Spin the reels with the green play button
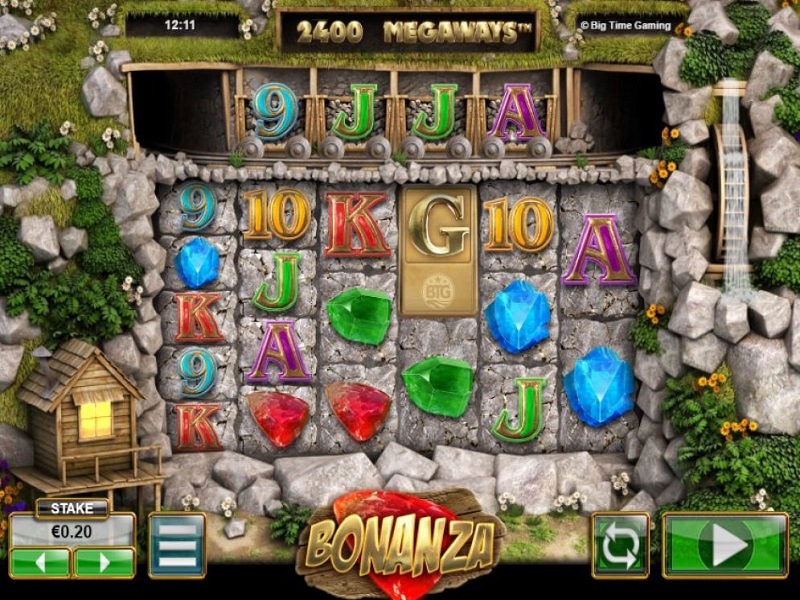The width and height of the screenshot is (800, 600). point(725,545)
